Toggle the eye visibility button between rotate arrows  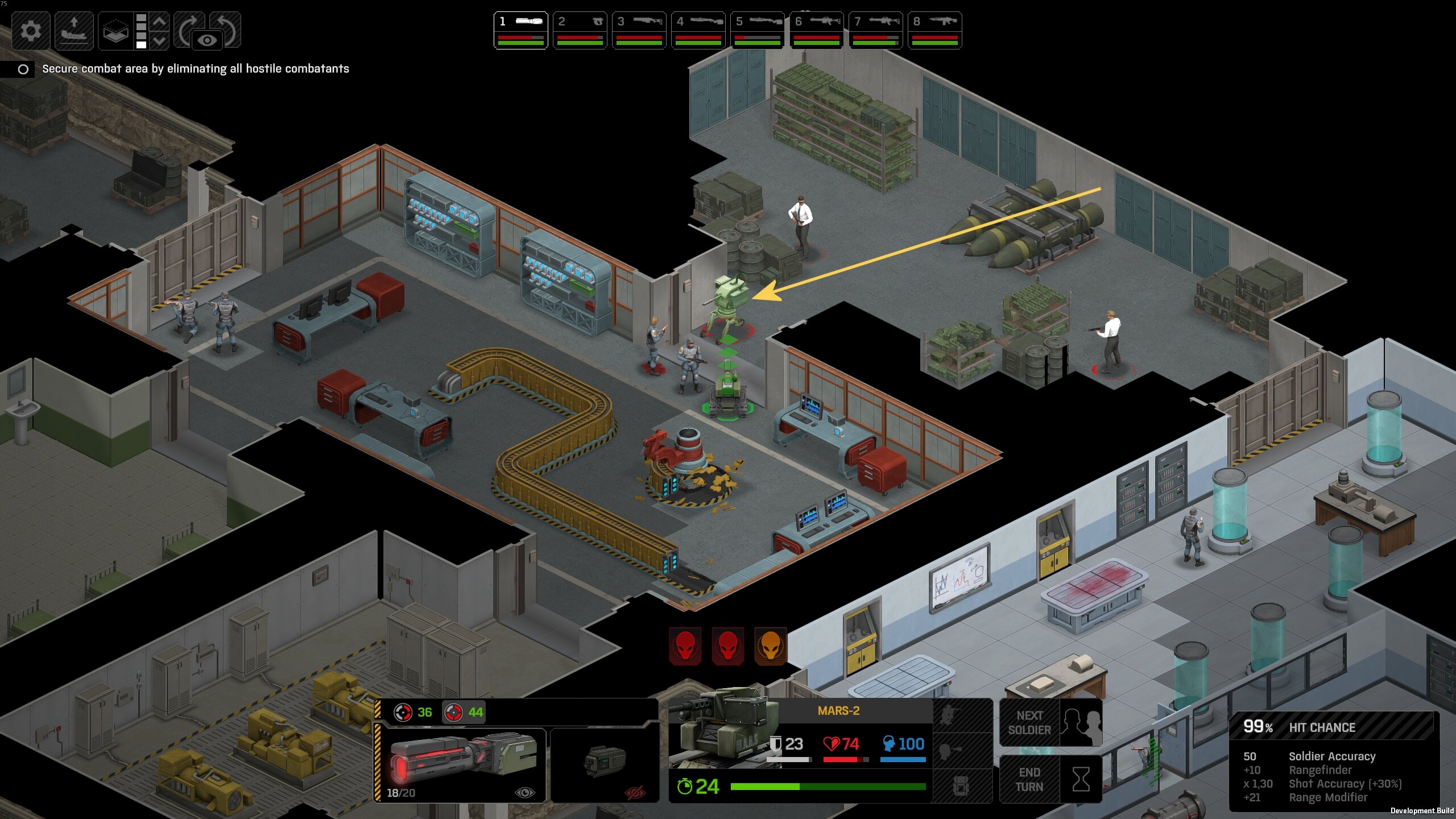tap(207, 40)
